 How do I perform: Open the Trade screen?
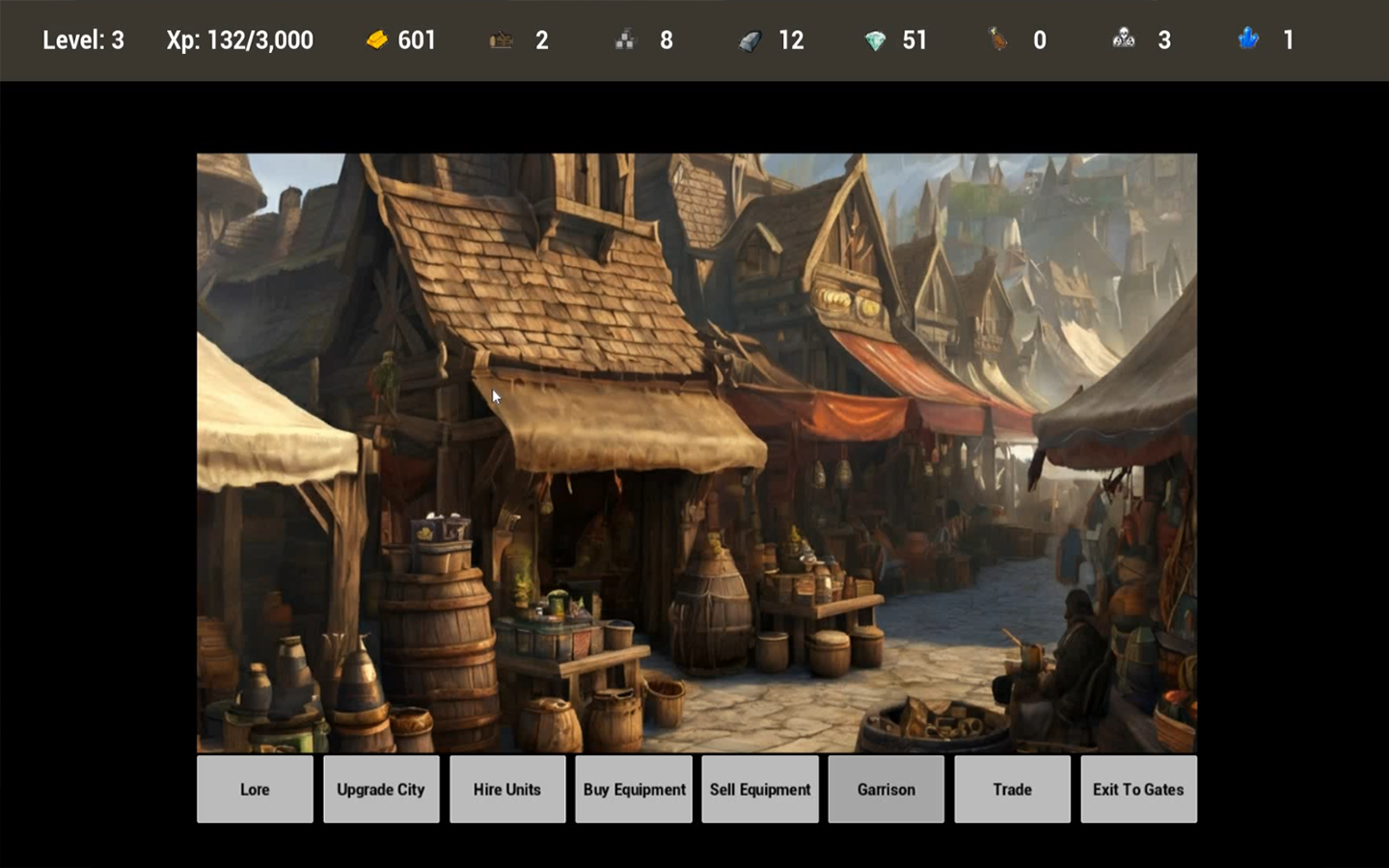coord(1012,789)
